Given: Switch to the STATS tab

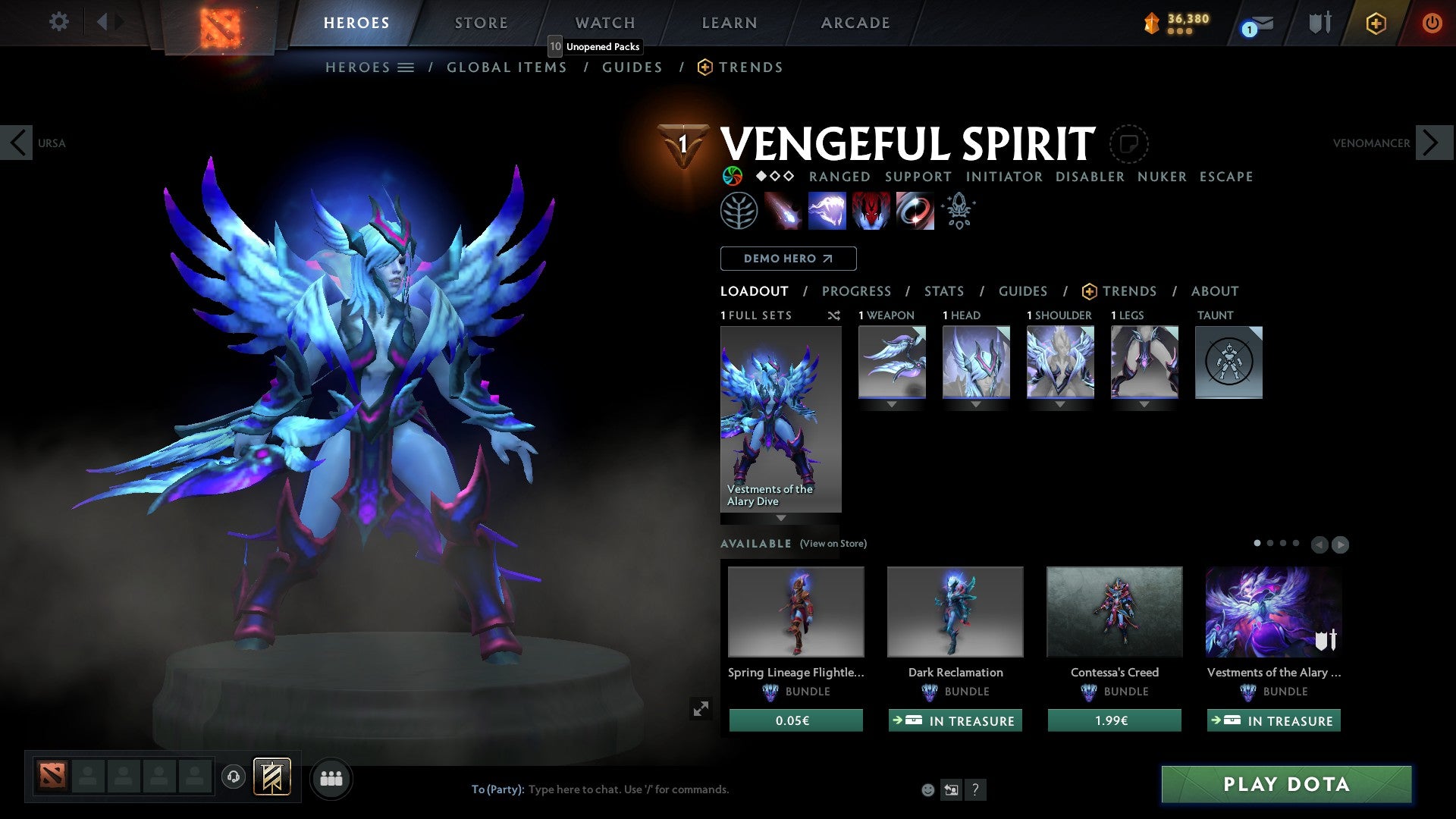Looking at the screenshot, I should point(943,291).
